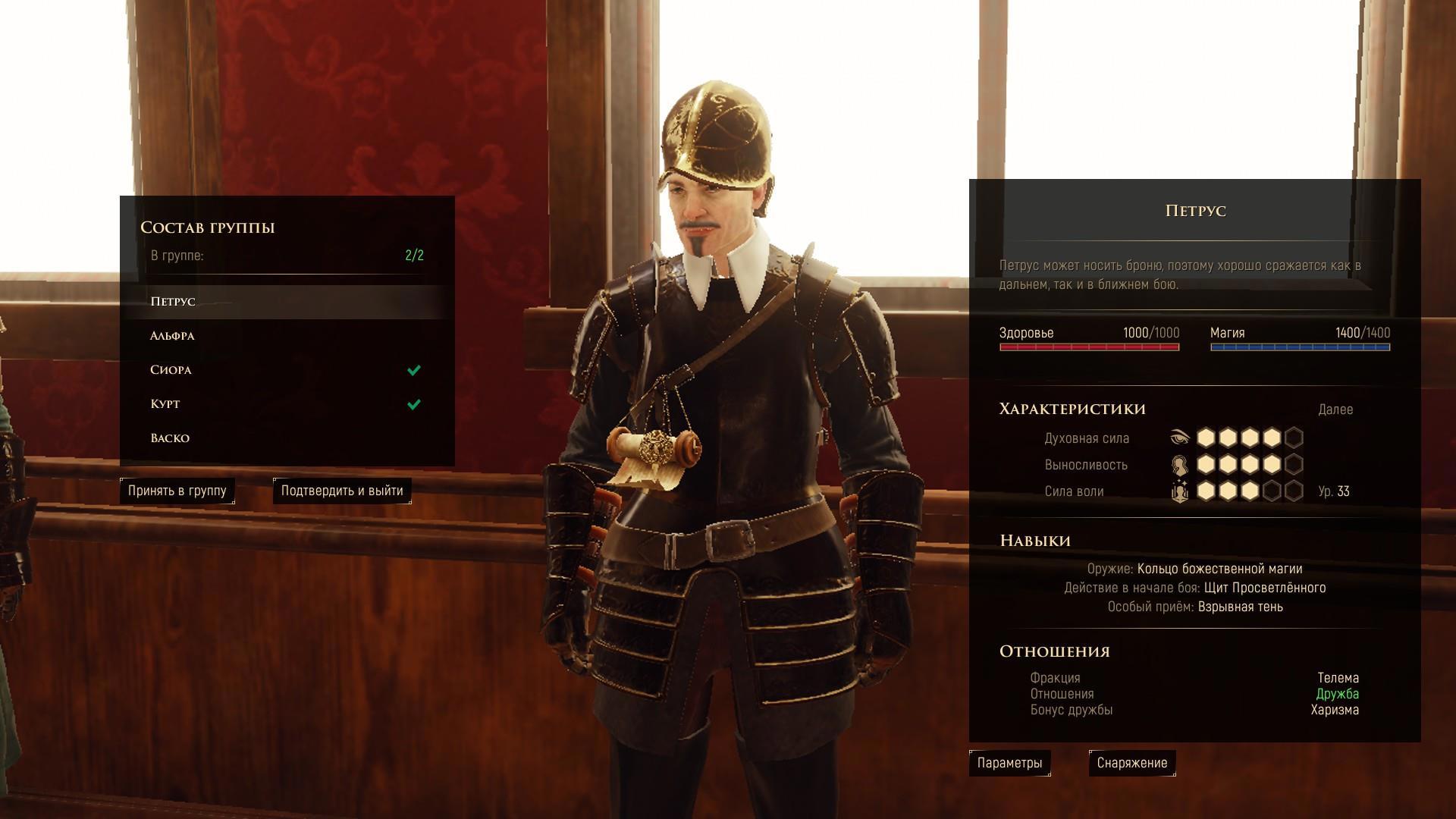Viewport: 1456px width, 819px height.
Task: Click the Принять в группу button
Action: pos(177,491)
